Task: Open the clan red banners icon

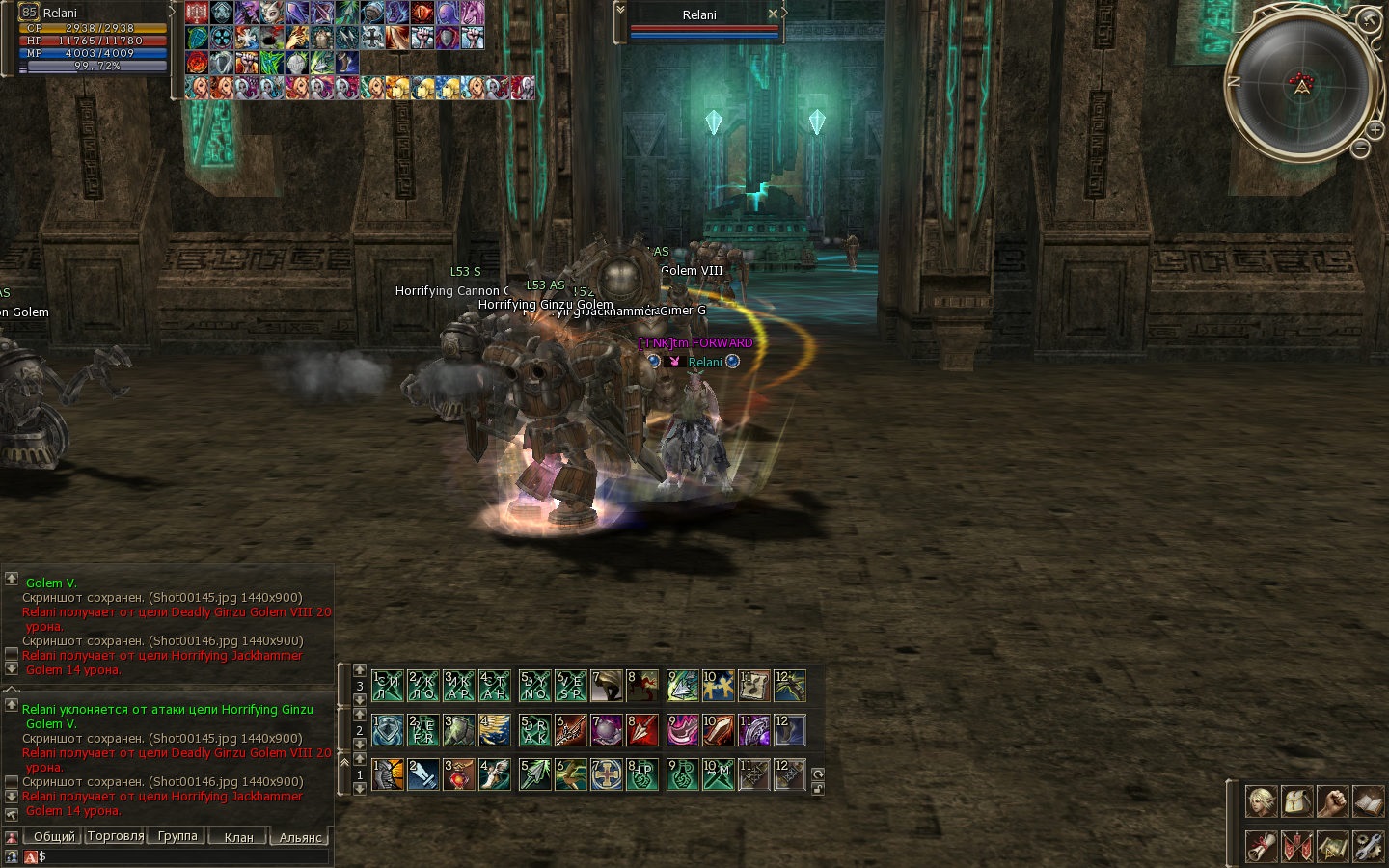Action: click(x=1297, y=846)
